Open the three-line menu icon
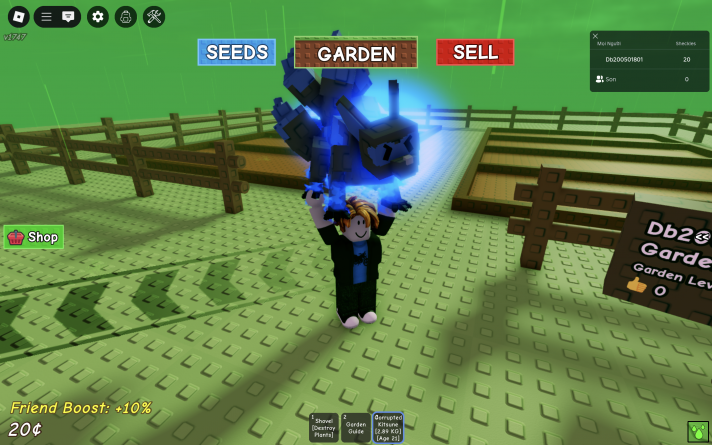The image size is (712, 445). pos(46,16)
